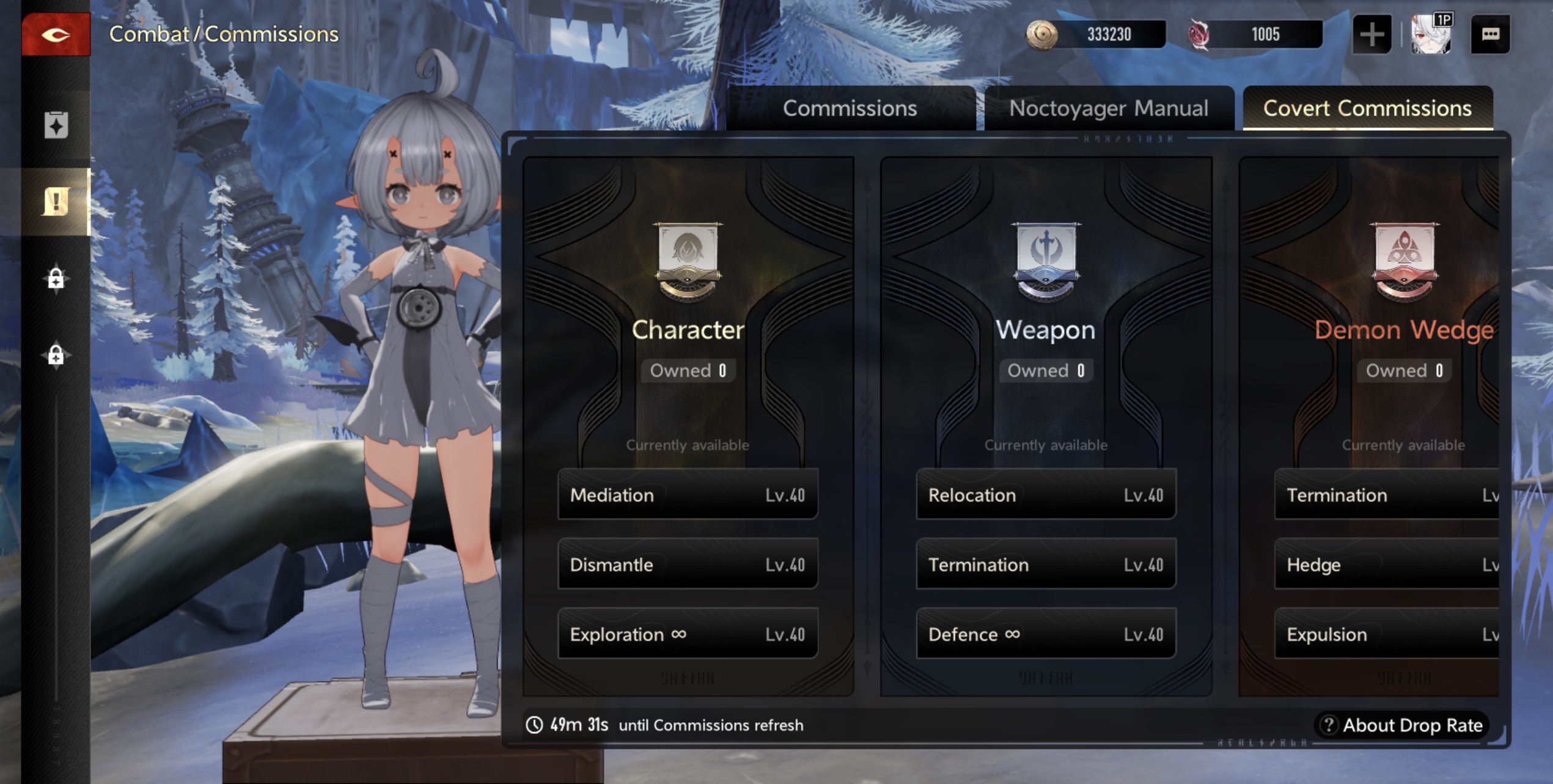Go back using the red eye button
The height and width of the screenshot is (784, 1553).
56,35
